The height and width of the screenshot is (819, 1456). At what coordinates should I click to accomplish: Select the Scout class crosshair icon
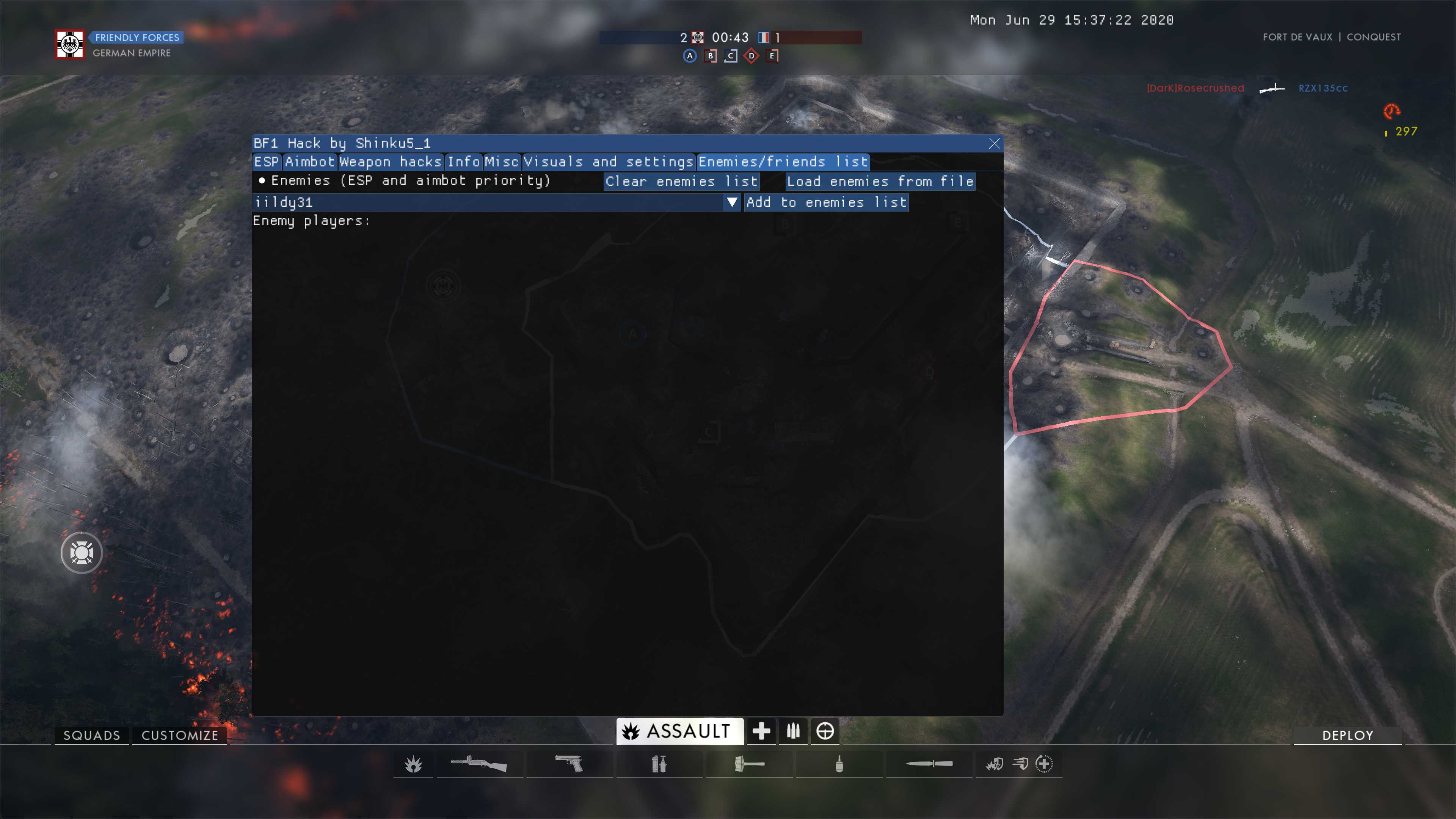(x=826, y=731)
